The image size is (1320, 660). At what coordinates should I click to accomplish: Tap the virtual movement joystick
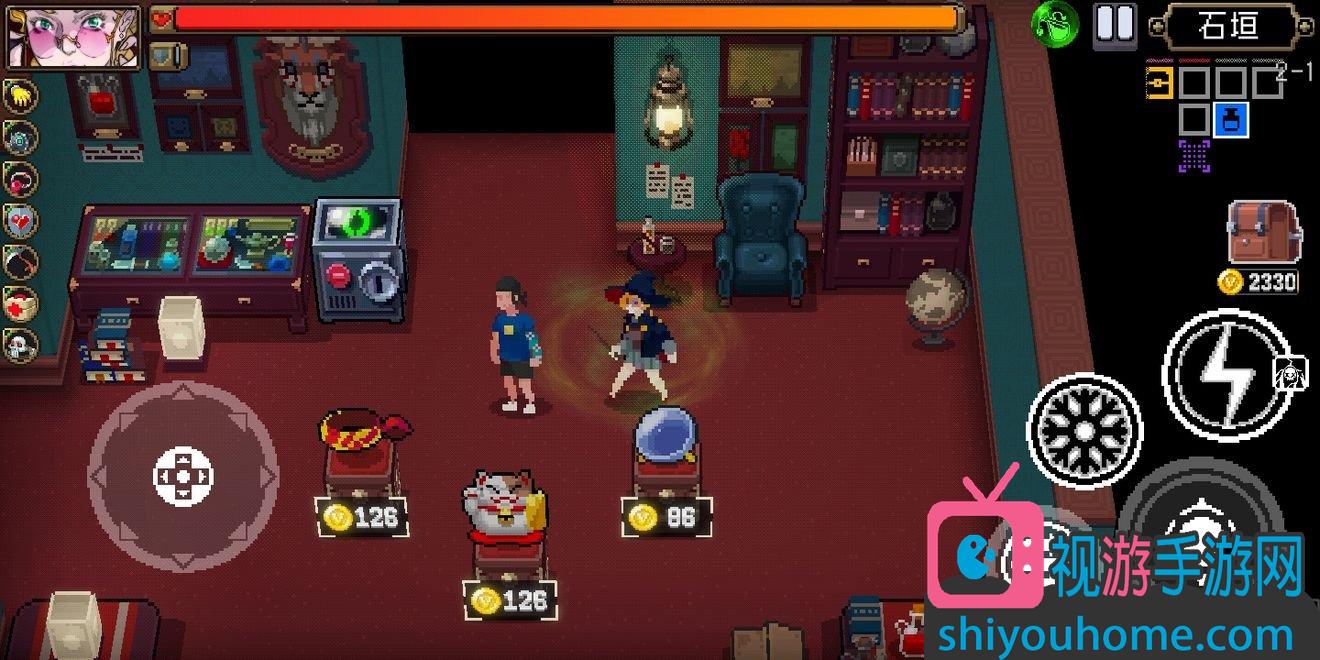pyautogui.click(x=183, y=474)
